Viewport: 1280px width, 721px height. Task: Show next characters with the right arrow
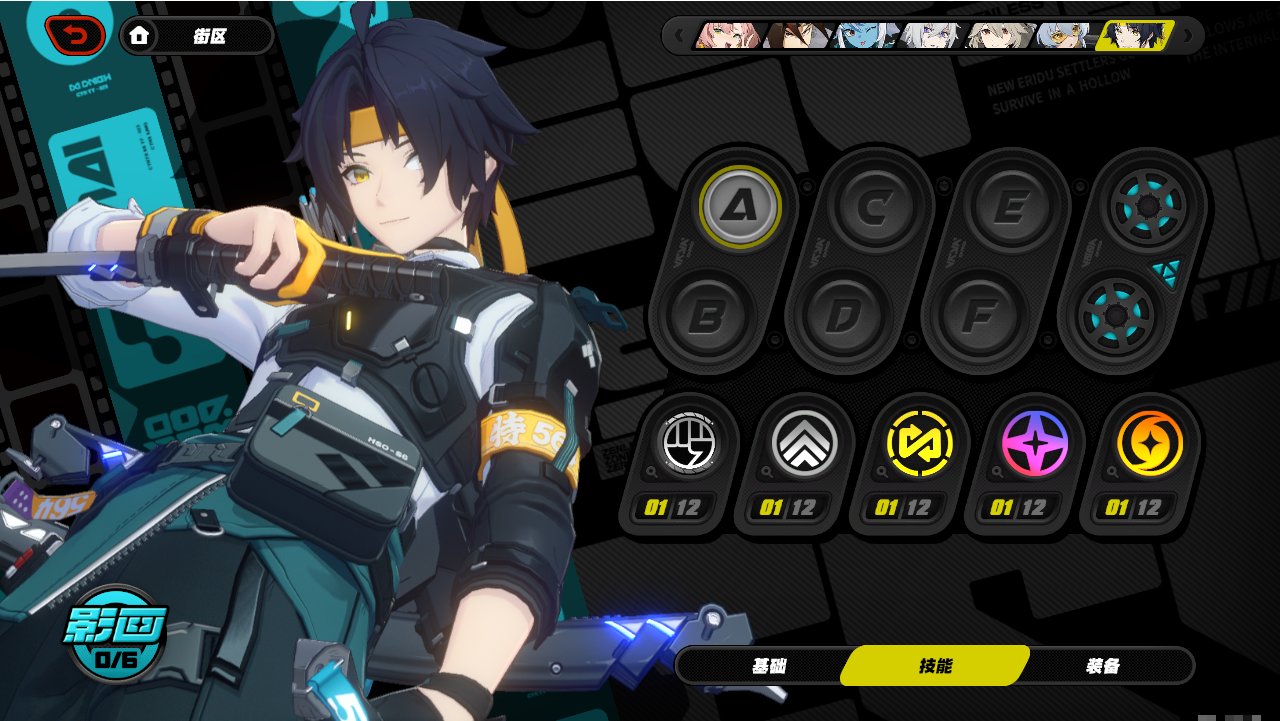pos(1188,36)
